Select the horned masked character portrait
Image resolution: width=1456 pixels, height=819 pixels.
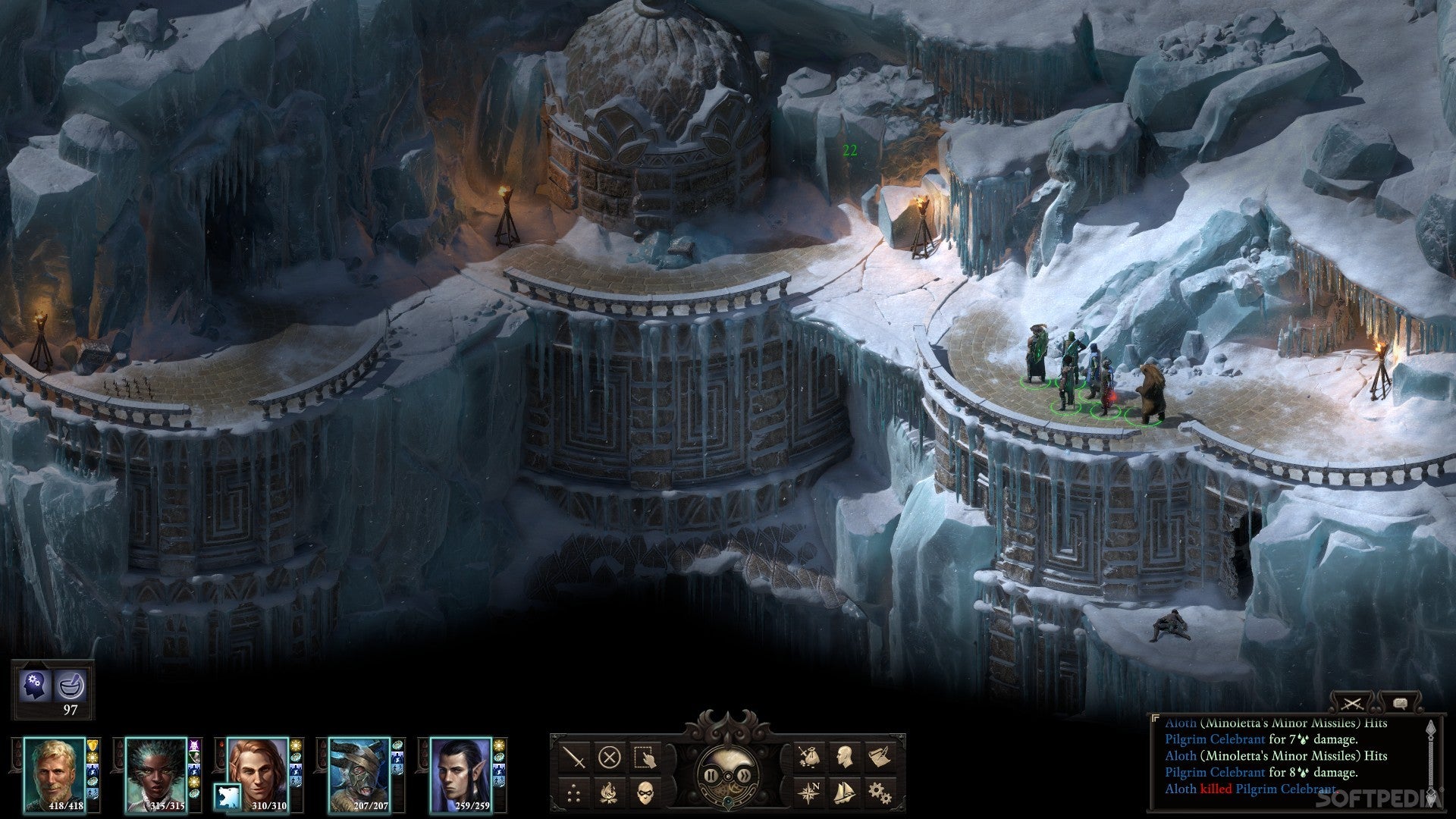pyautogui.click(x=359, y=775)
